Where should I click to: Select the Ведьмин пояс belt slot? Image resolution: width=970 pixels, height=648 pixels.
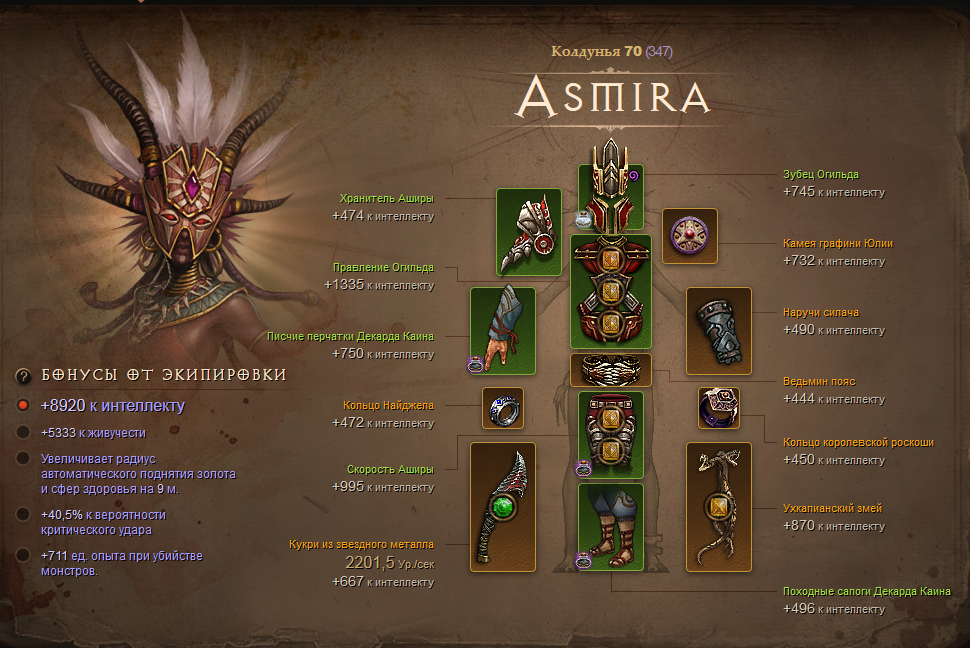click(x=610, y=370)
